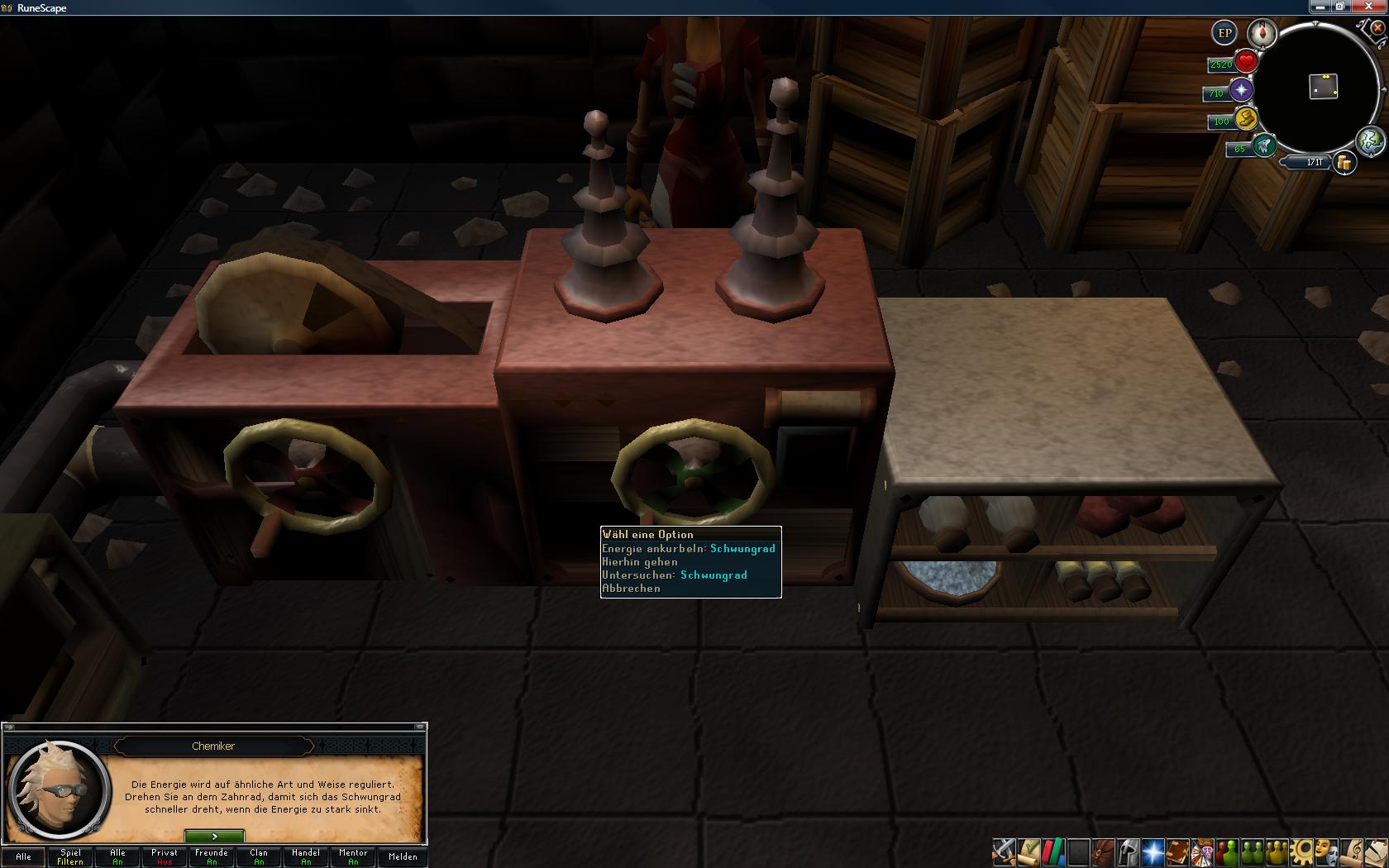This screenshot has width=1389, height=868.
Task: Open the backpack inventory tab
Action: pos(1103,851)
